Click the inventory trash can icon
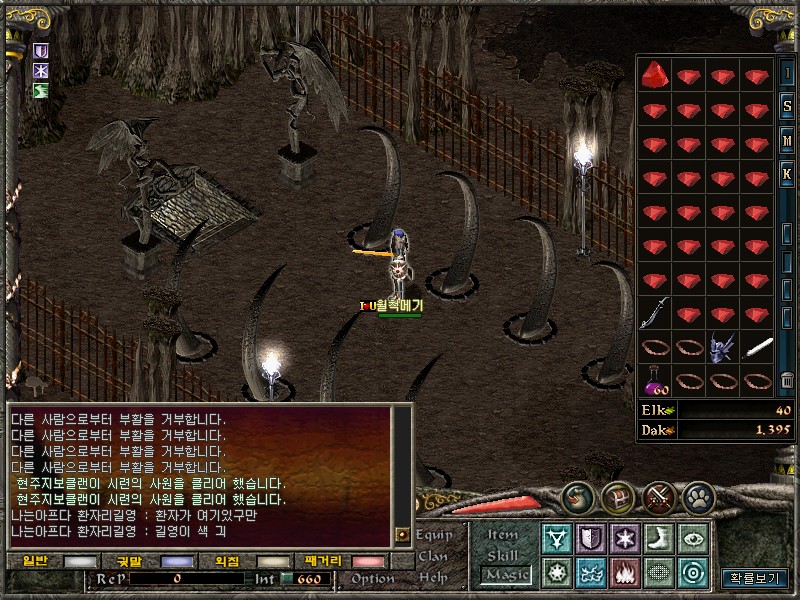 point(788,380)
